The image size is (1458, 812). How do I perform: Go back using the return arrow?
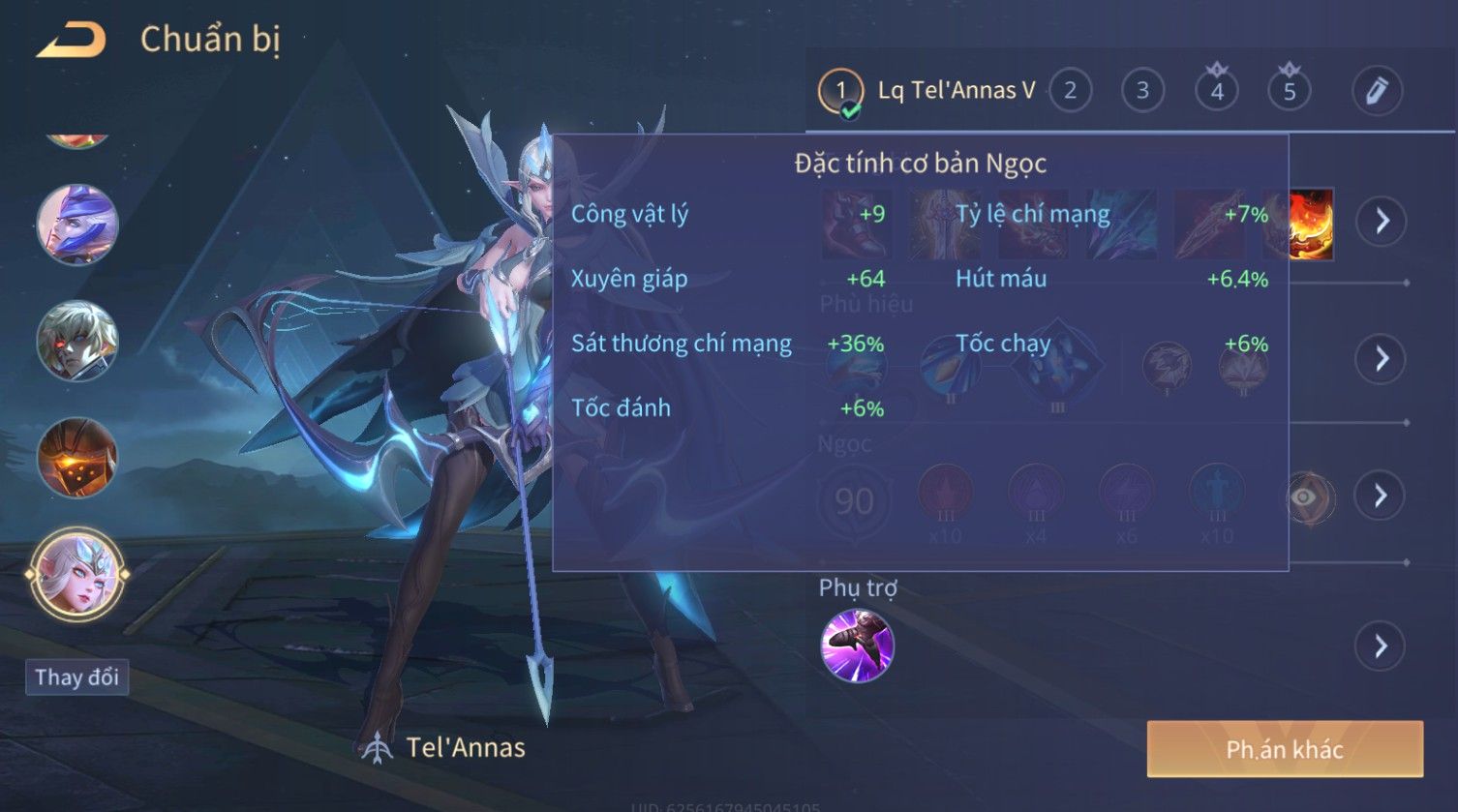coord(71,40)
